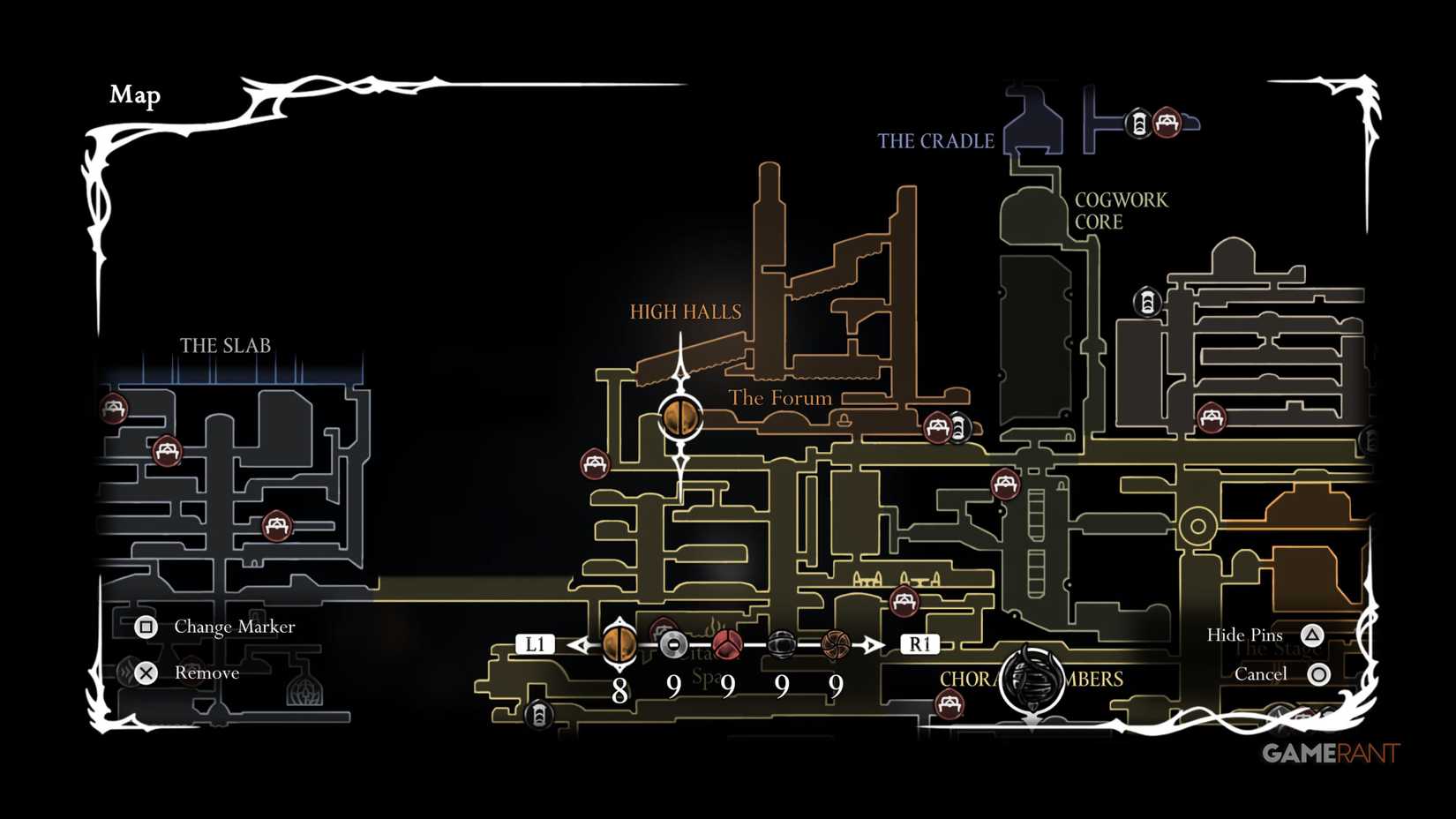This screenshot has height=819, width=1456.
Task: Select the bronze swirl marker type
Action: pos(835,645)
